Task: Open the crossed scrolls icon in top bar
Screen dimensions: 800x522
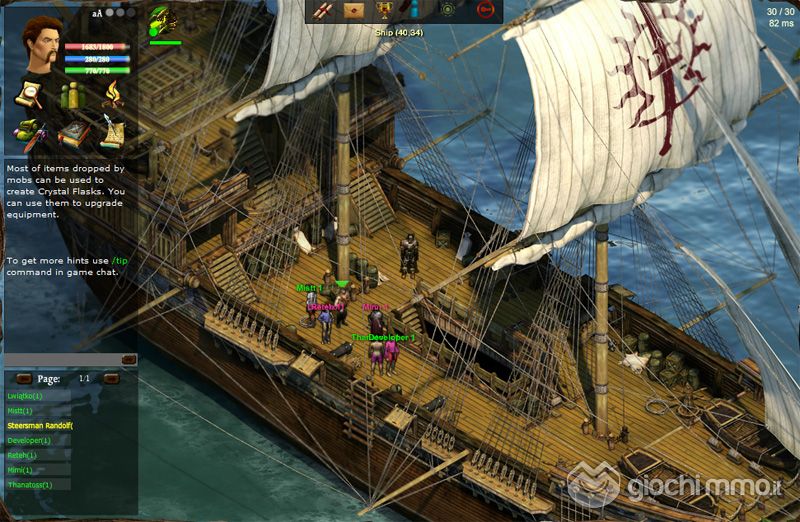Action: point(324,10)
